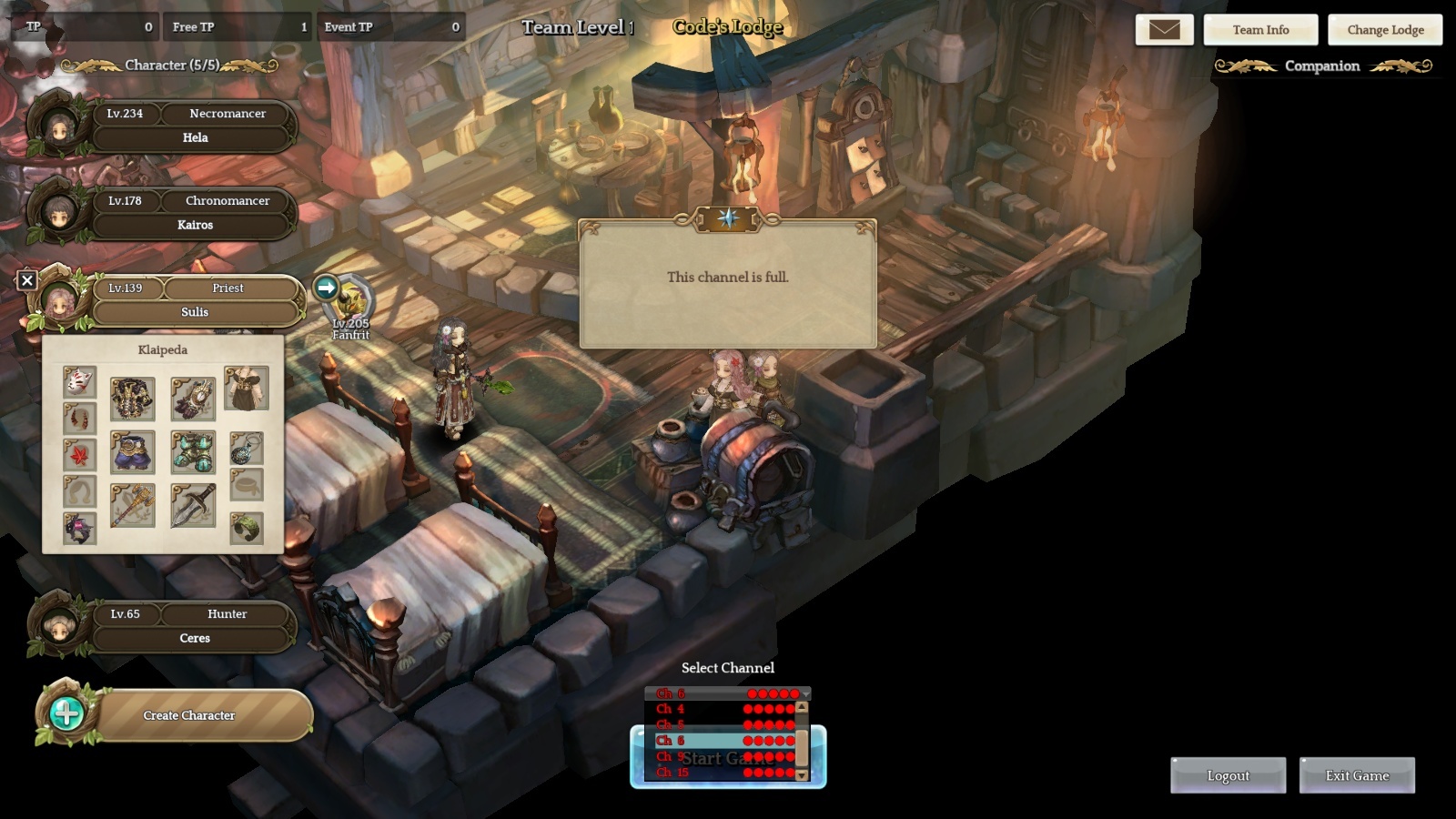Create a new character
Viewport: 1456px width, 819px height.
coord(188,715)
